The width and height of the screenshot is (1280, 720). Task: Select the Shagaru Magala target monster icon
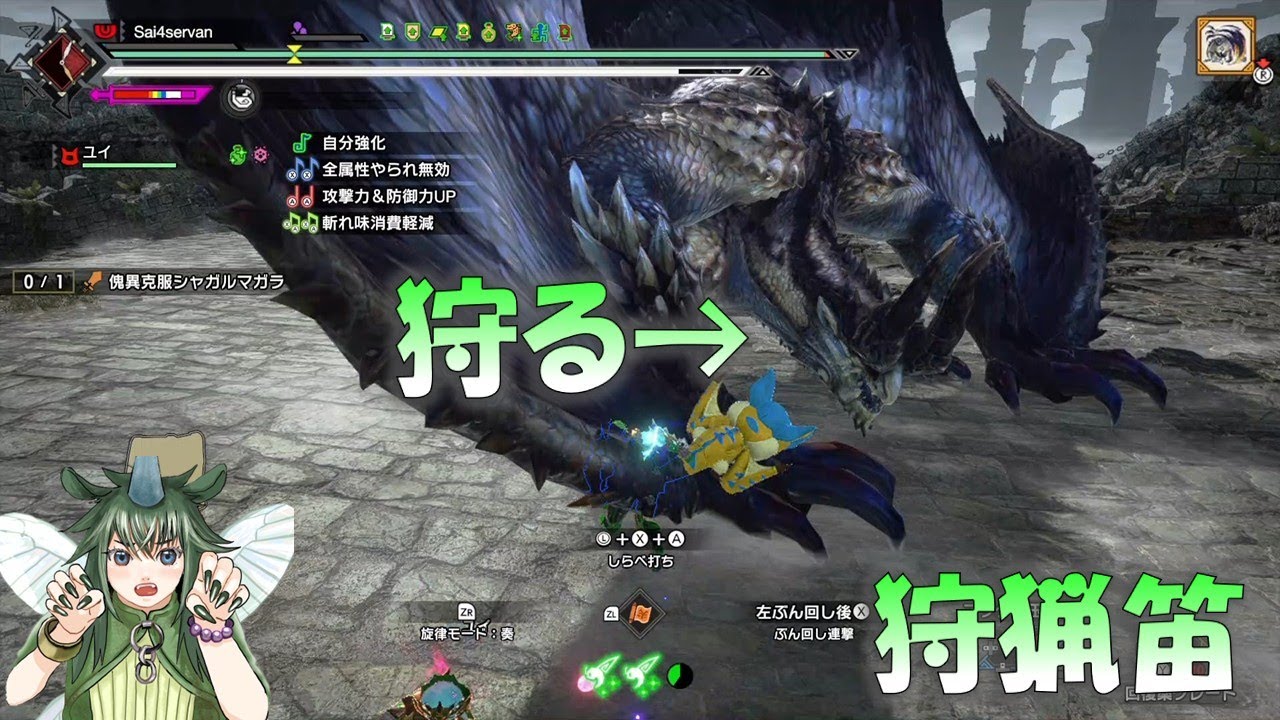1225,45
